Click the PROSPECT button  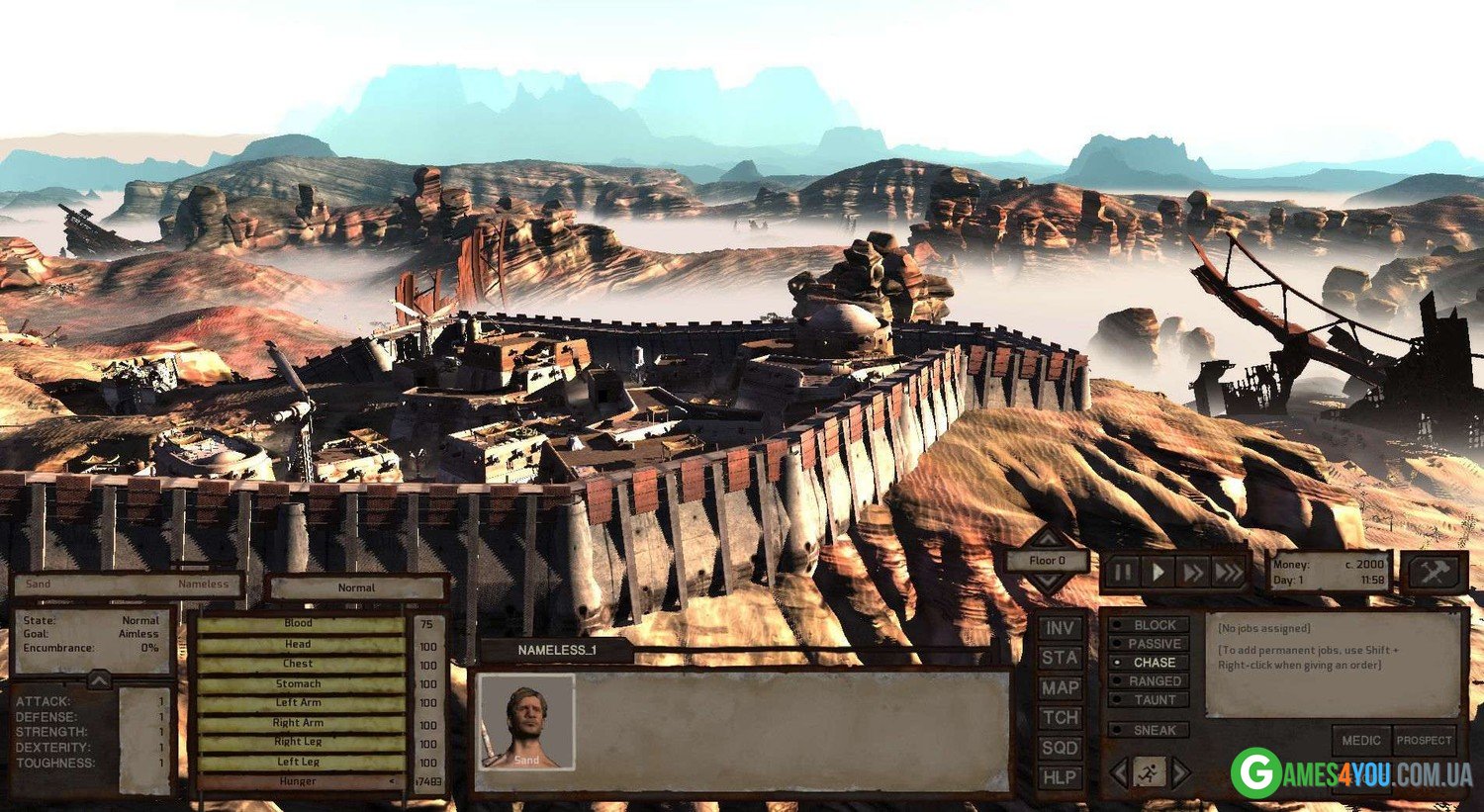click(1424, 740)
